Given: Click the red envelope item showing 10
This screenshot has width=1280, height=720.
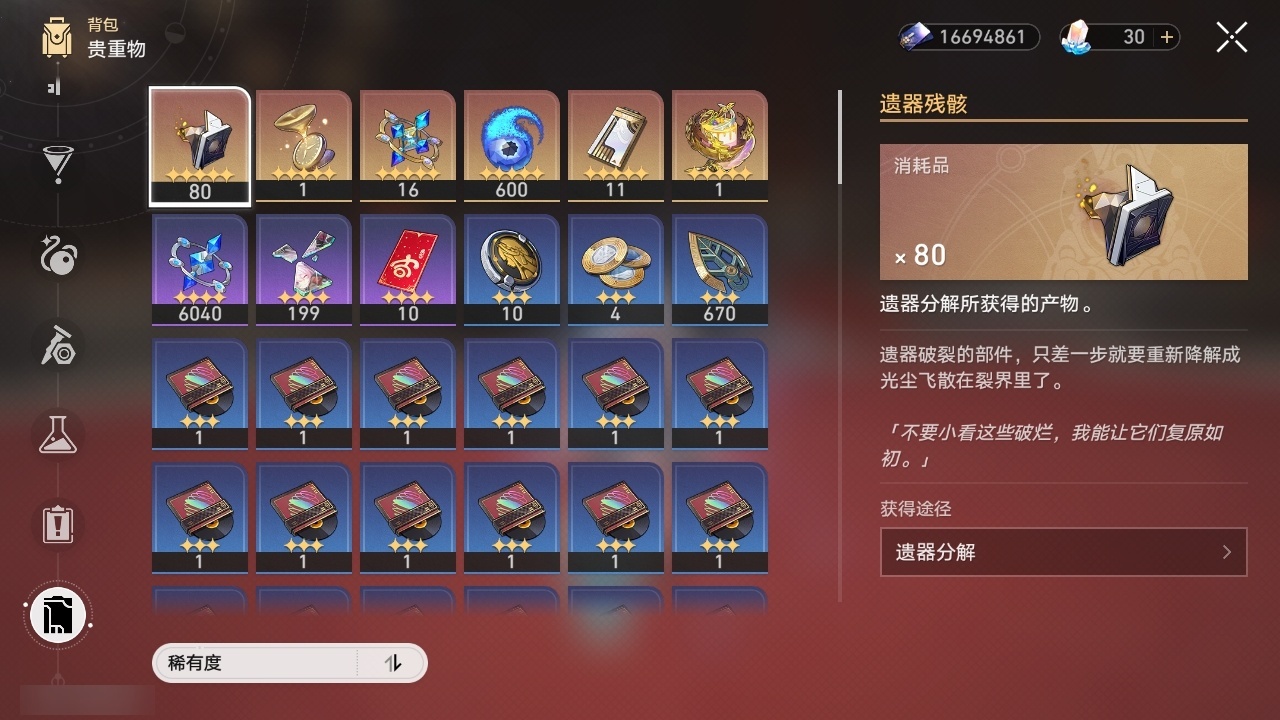Looking at the screenshot, I should click(407, 268).
